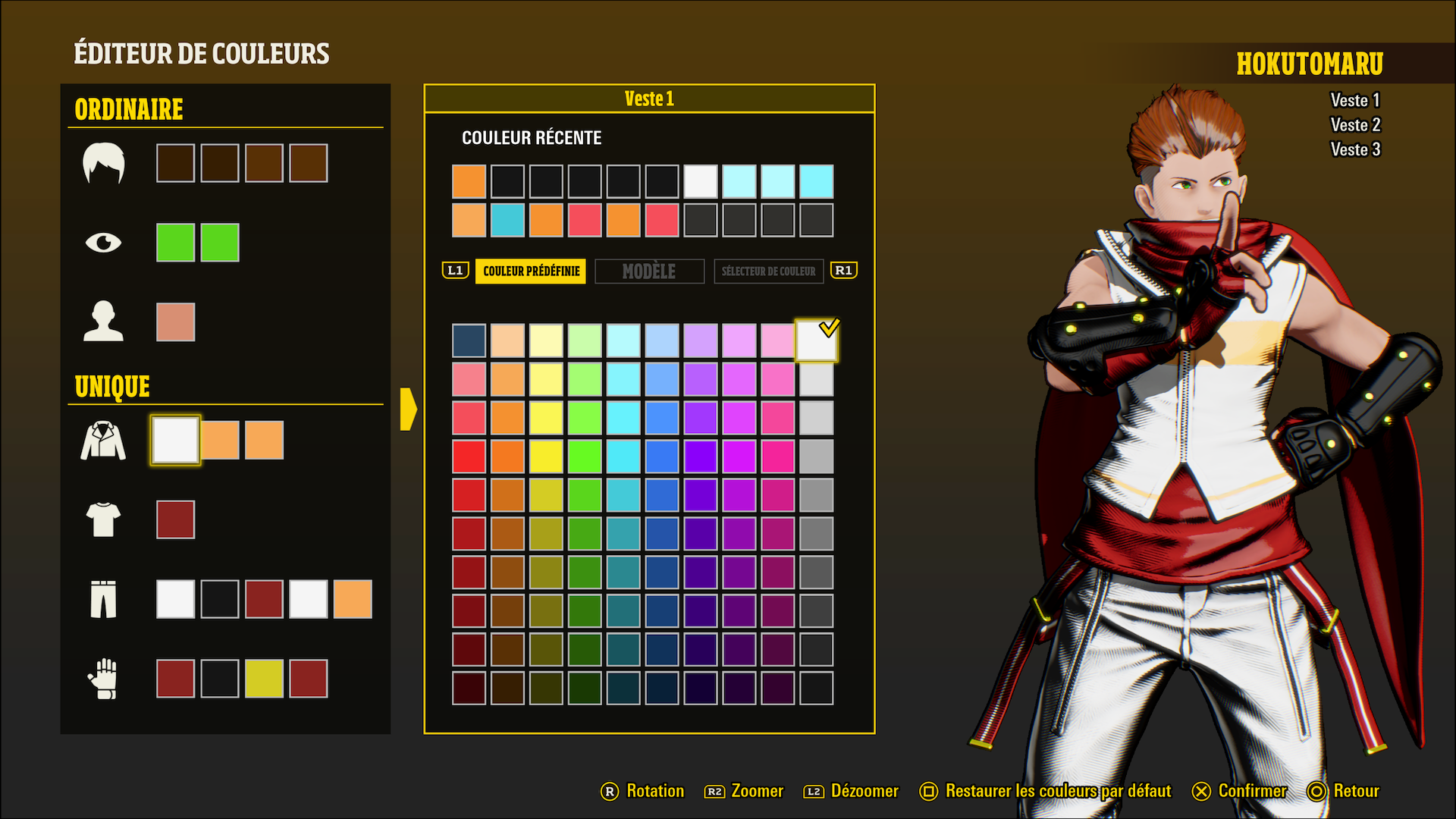Choose Veste 3 in the part list
This screenshot has width=1456, height=819.
pyautogui.click(x=1355, y=149)
